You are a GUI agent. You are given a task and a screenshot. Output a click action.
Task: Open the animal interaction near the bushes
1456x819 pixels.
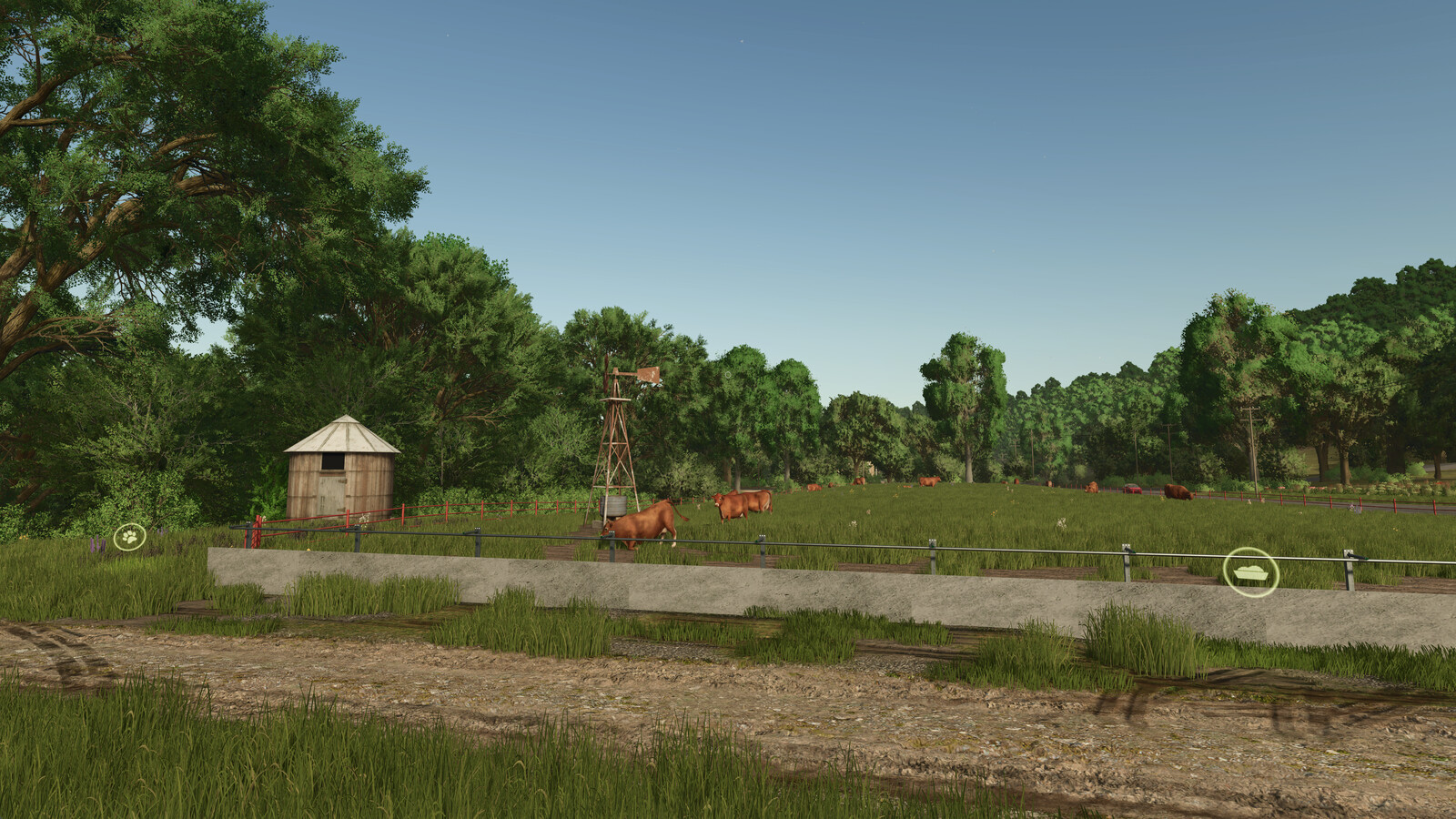(x=128, y=539)
